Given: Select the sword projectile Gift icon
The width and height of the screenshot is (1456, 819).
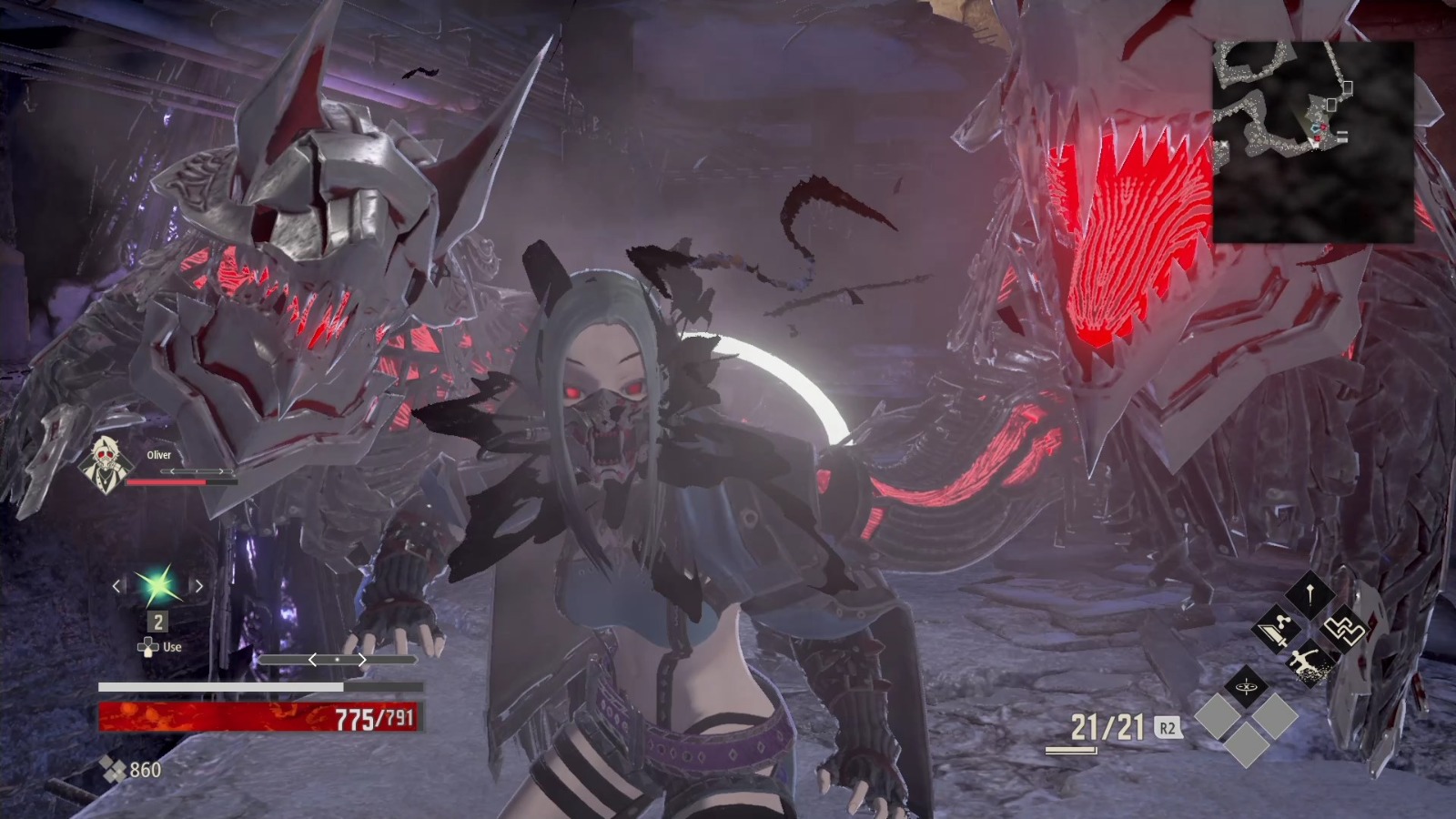Looking at the screenshot, I should pos(1277,631).
